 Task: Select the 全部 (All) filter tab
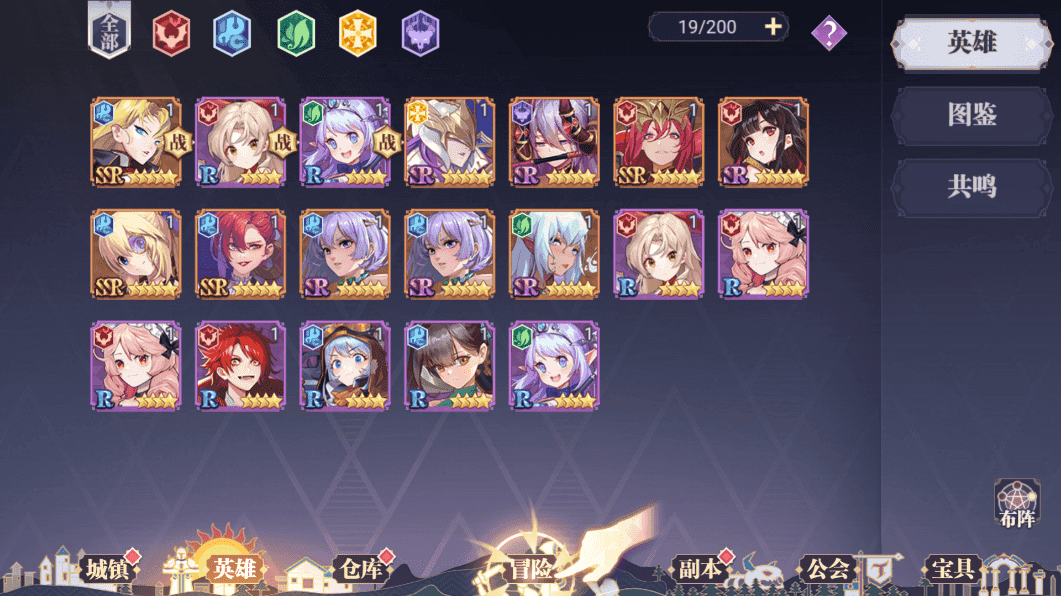[111, 31]
